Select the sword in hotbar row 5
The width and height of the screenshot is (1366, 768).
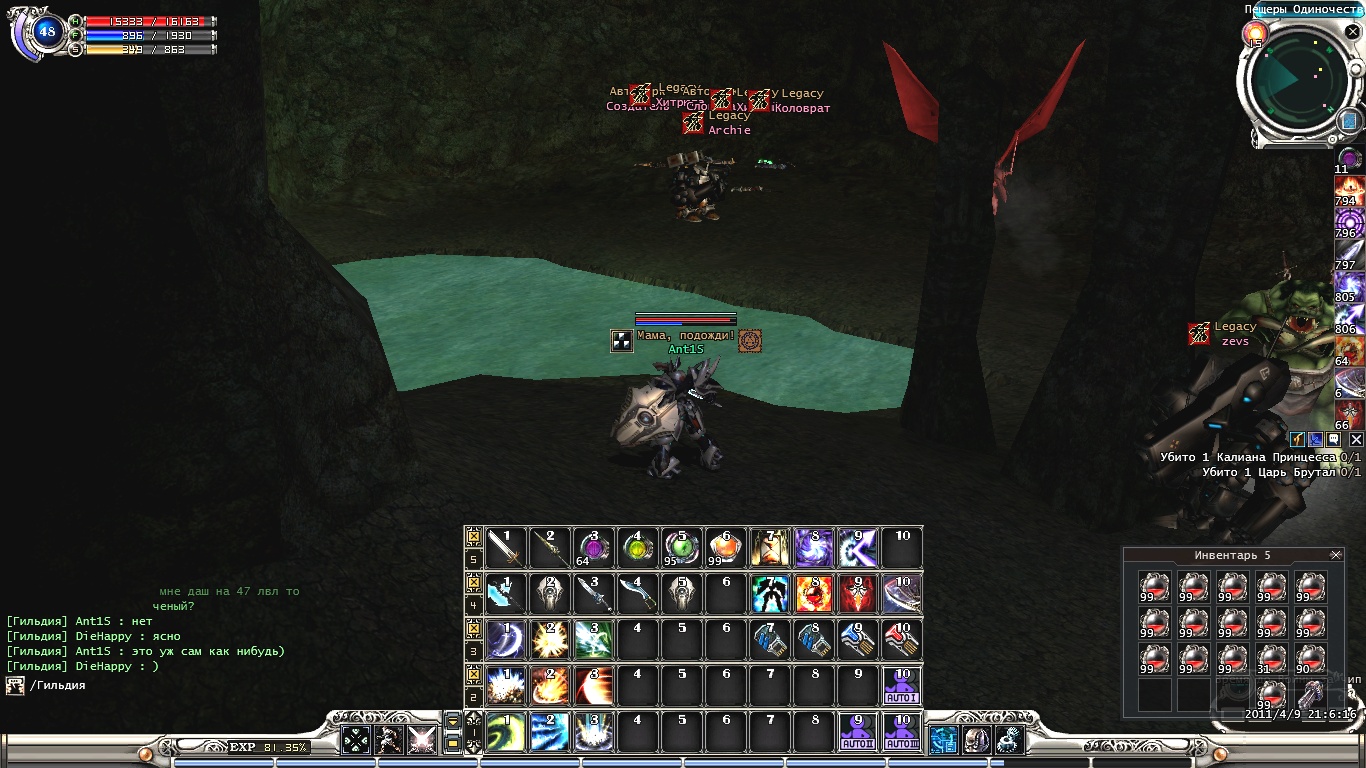506,548
